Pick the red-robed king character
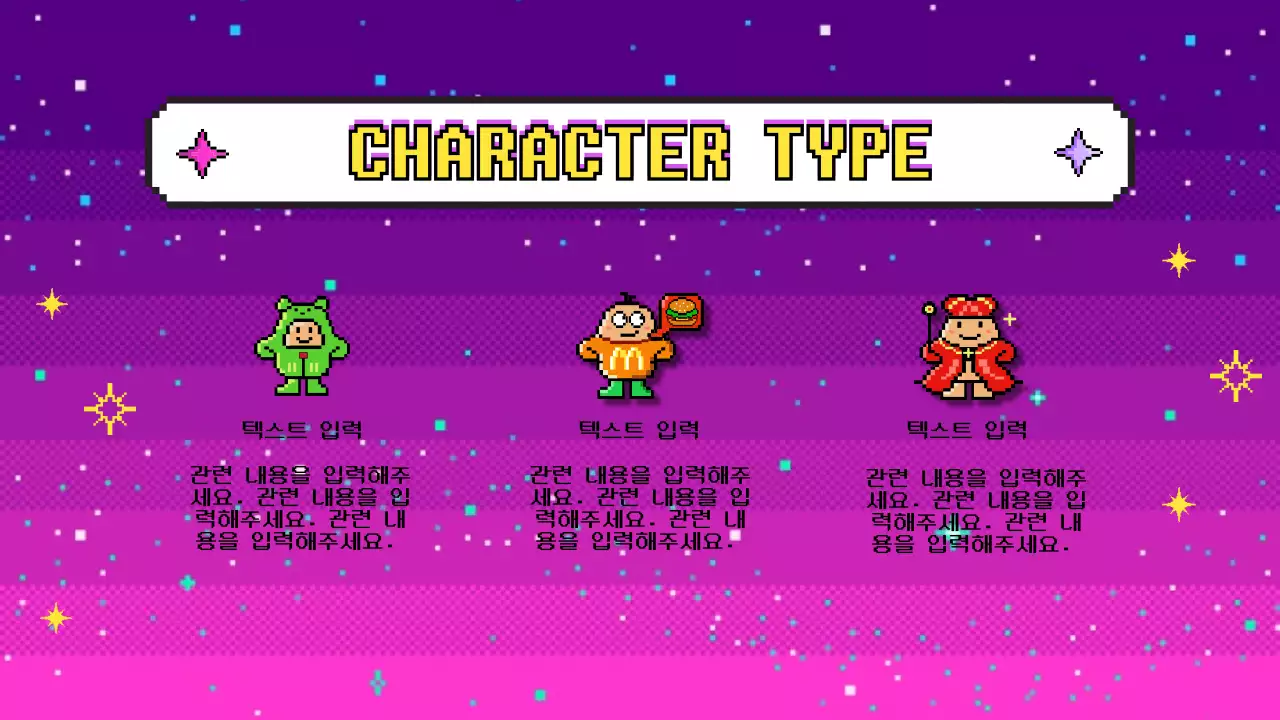This screenshot has width=1280, height=720. click(966, 348)
